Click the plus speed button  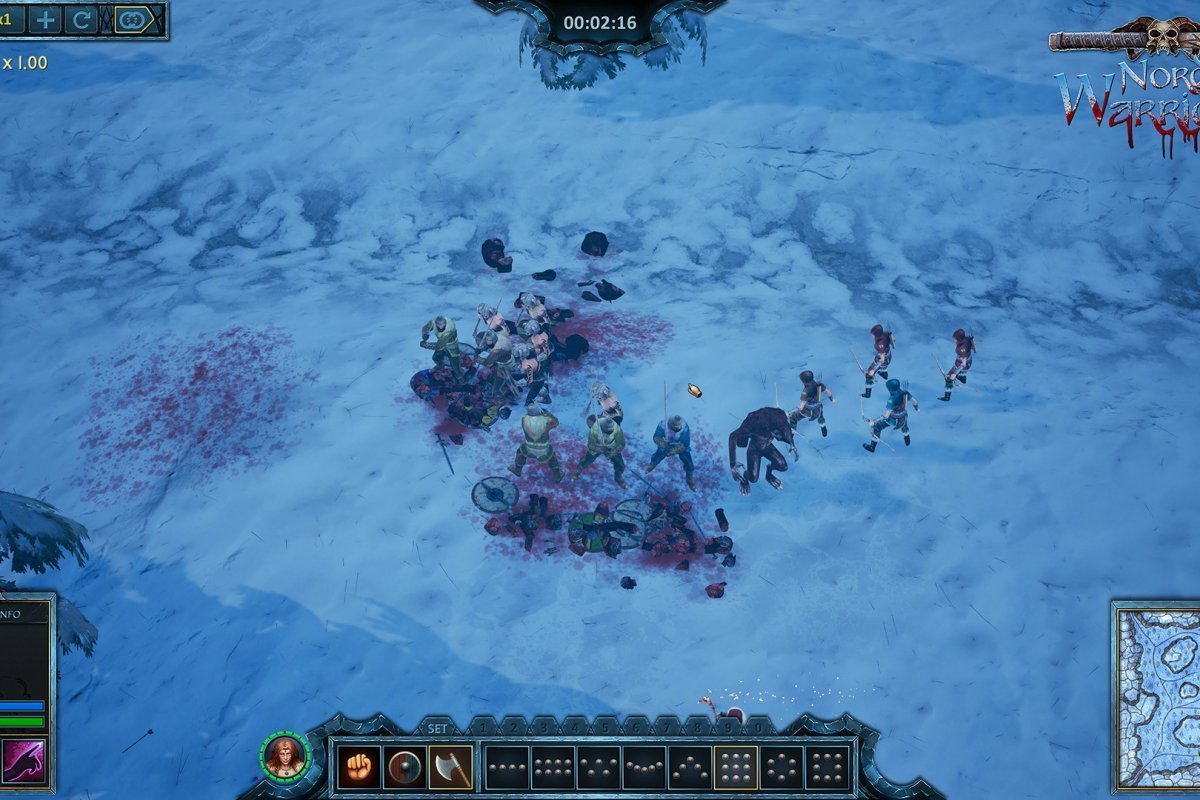45,19
